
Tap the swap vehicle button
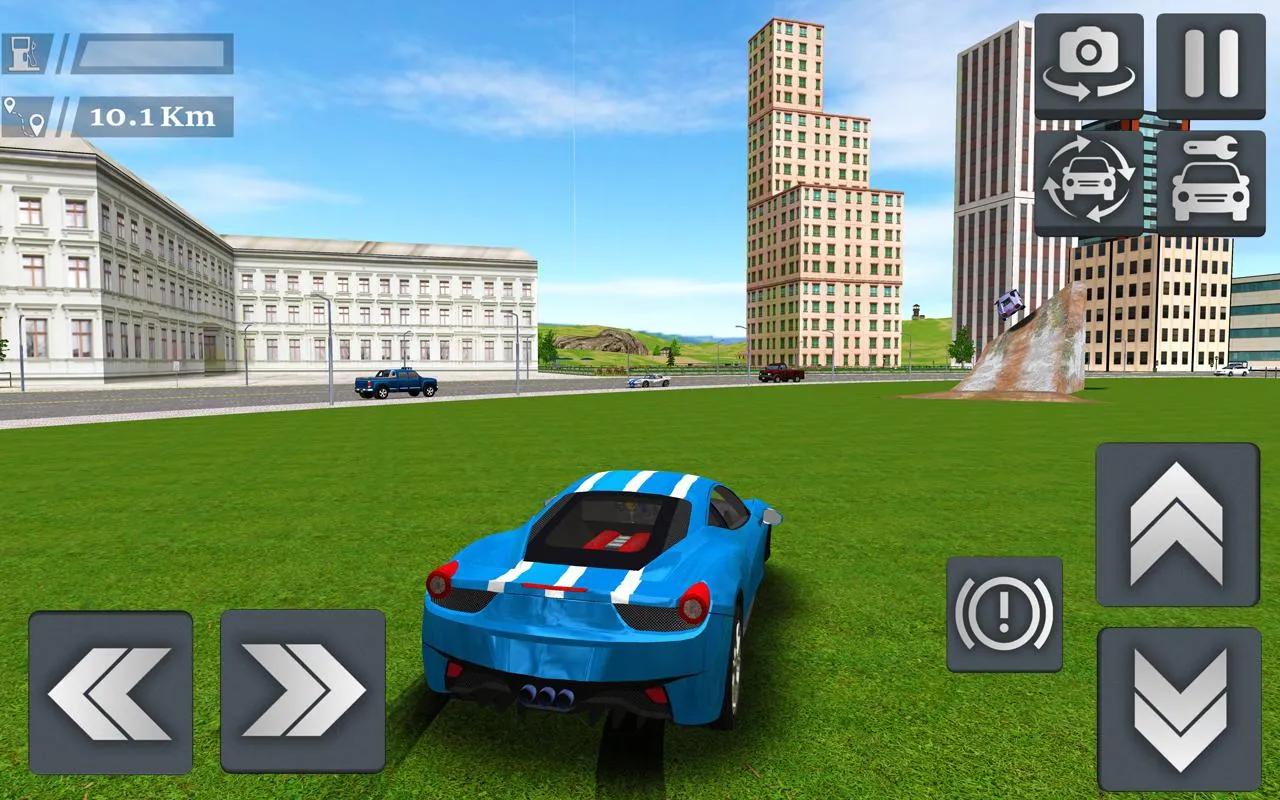point(1089,183)
